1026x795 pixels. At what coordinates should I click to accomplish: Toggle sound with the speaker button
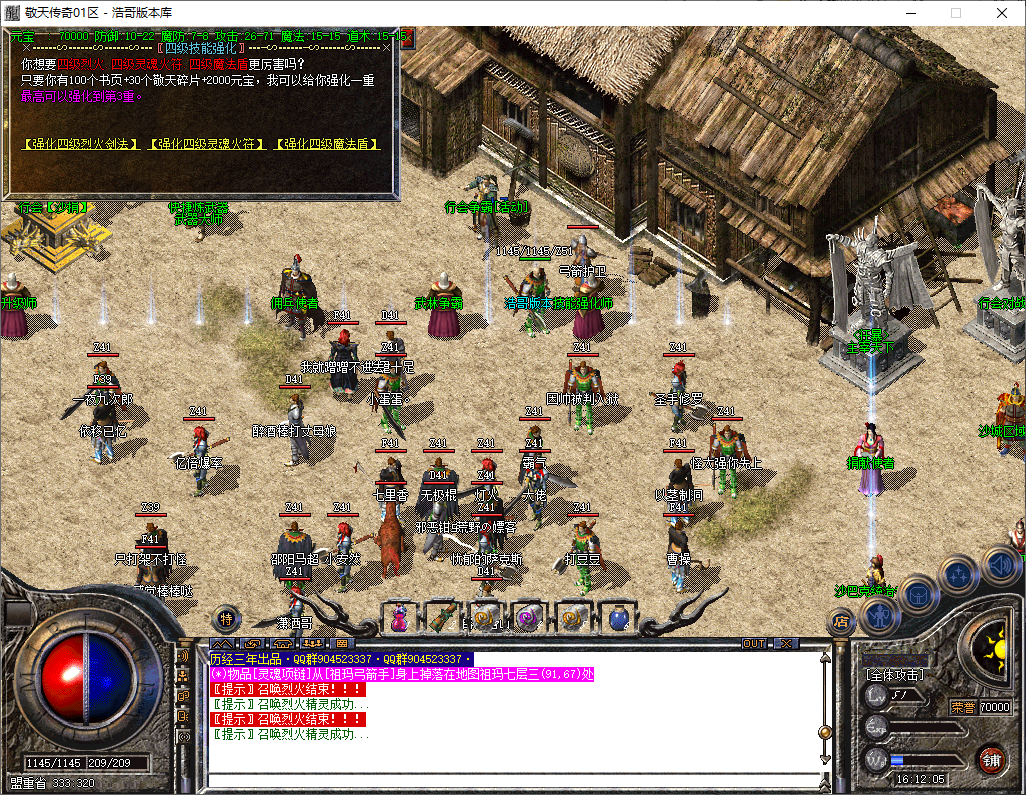coord(1000,563)
